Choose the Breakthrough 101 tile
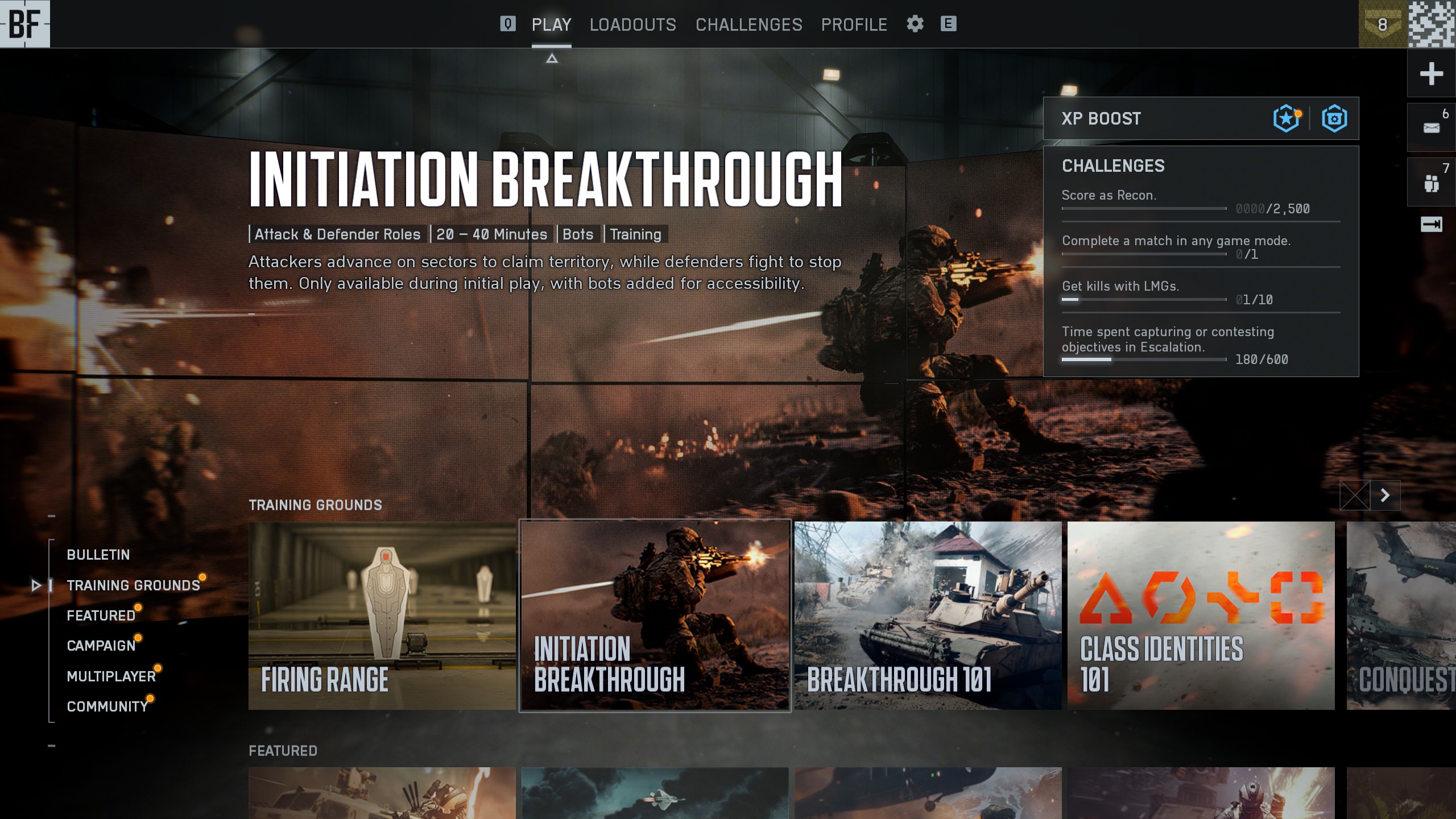This screenshot has height=819, width=1456. (928, 615)
